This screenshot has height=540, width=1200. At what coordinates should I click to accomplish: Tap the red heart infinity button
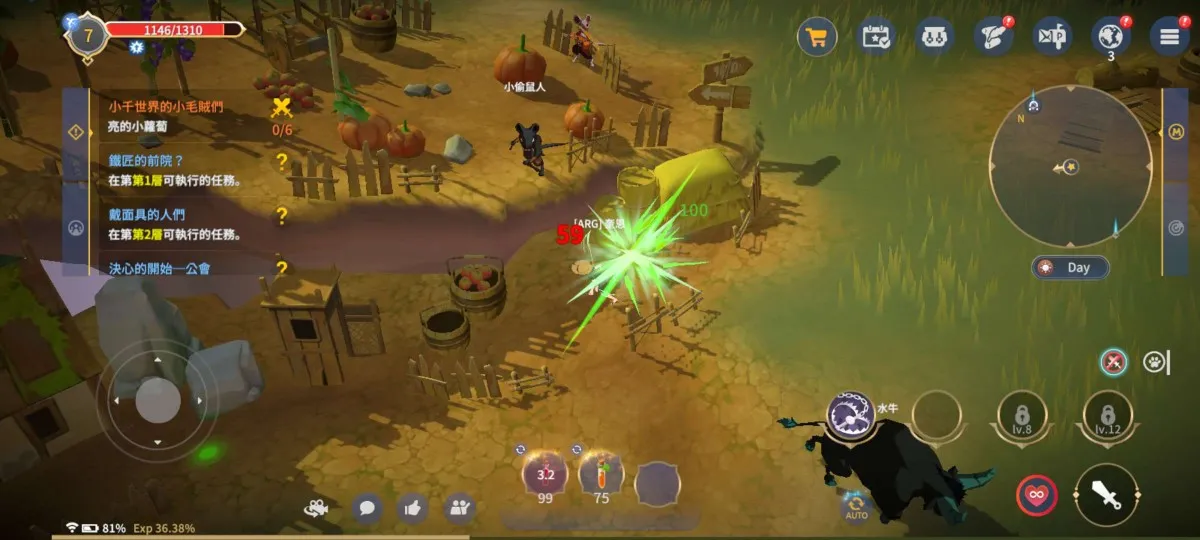pyautogui.click(x=1037, y=495)
